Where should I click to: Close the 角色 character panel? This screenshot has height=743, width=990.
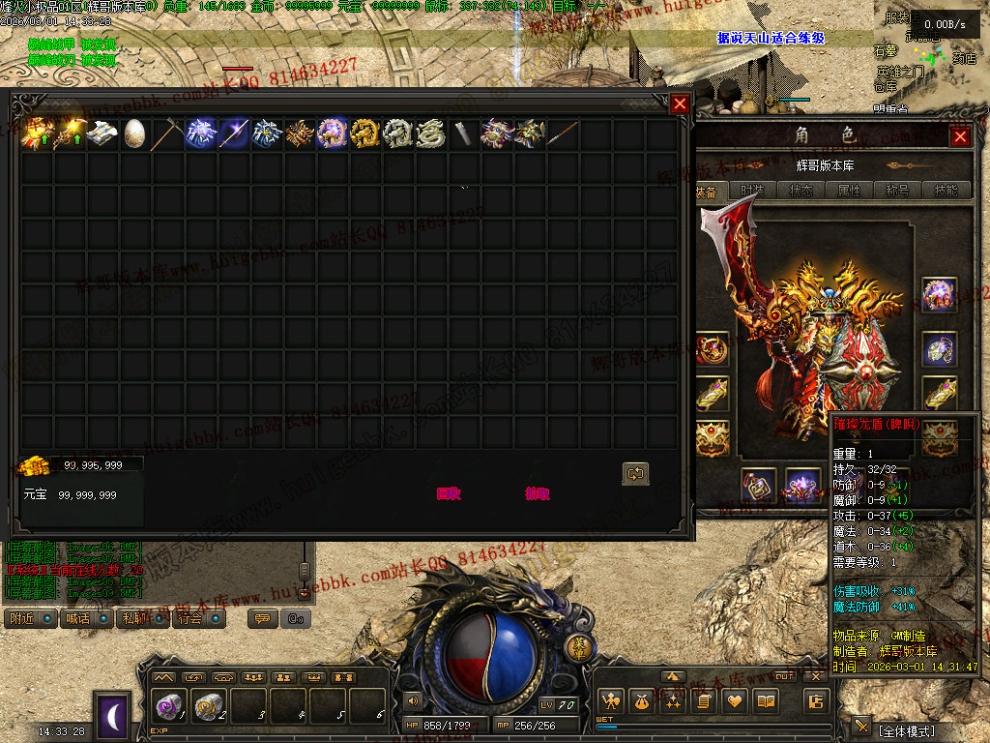pos(960,137)
